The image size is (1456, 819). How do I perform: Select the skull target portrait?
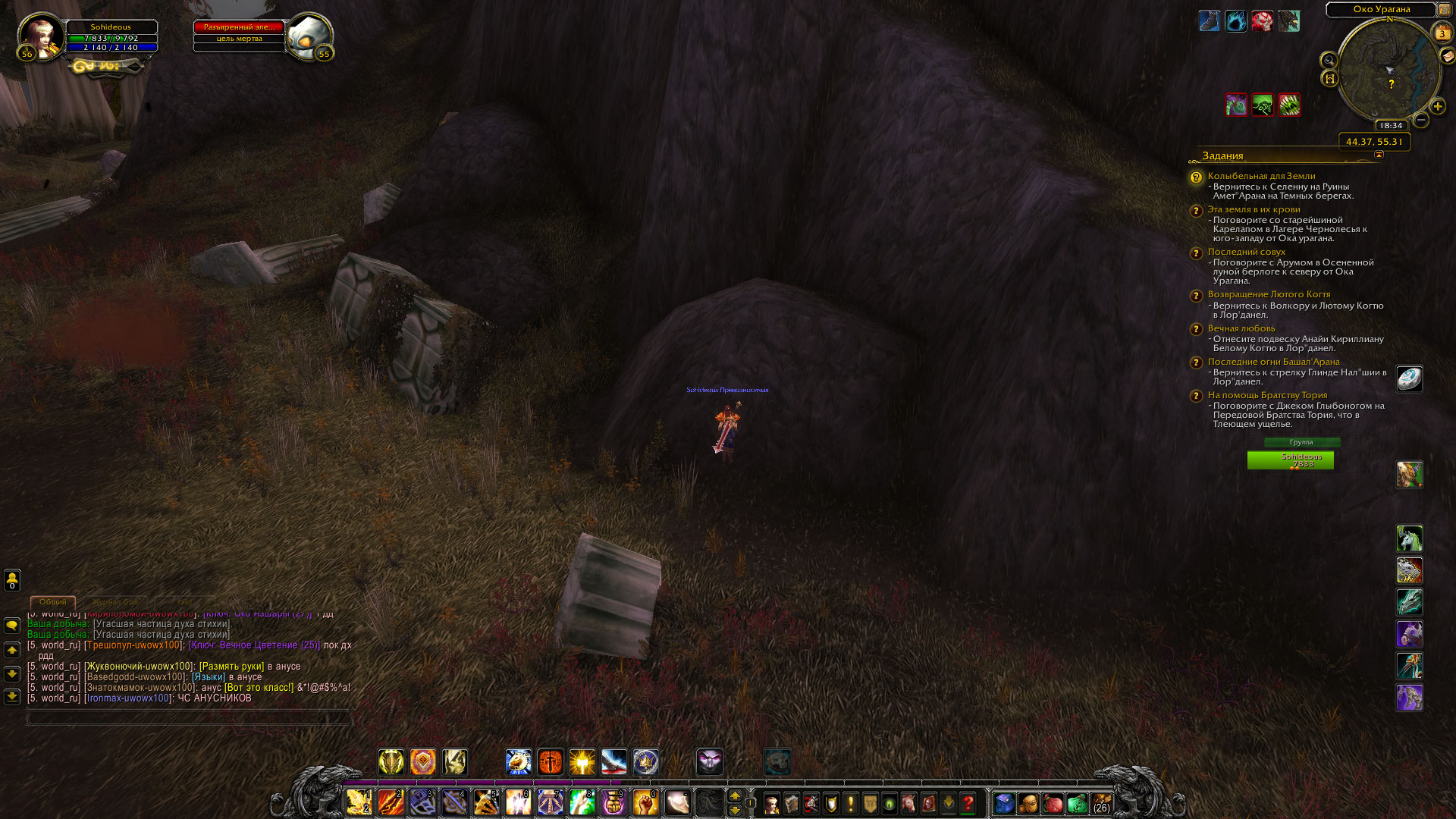[x=309, y=35]
